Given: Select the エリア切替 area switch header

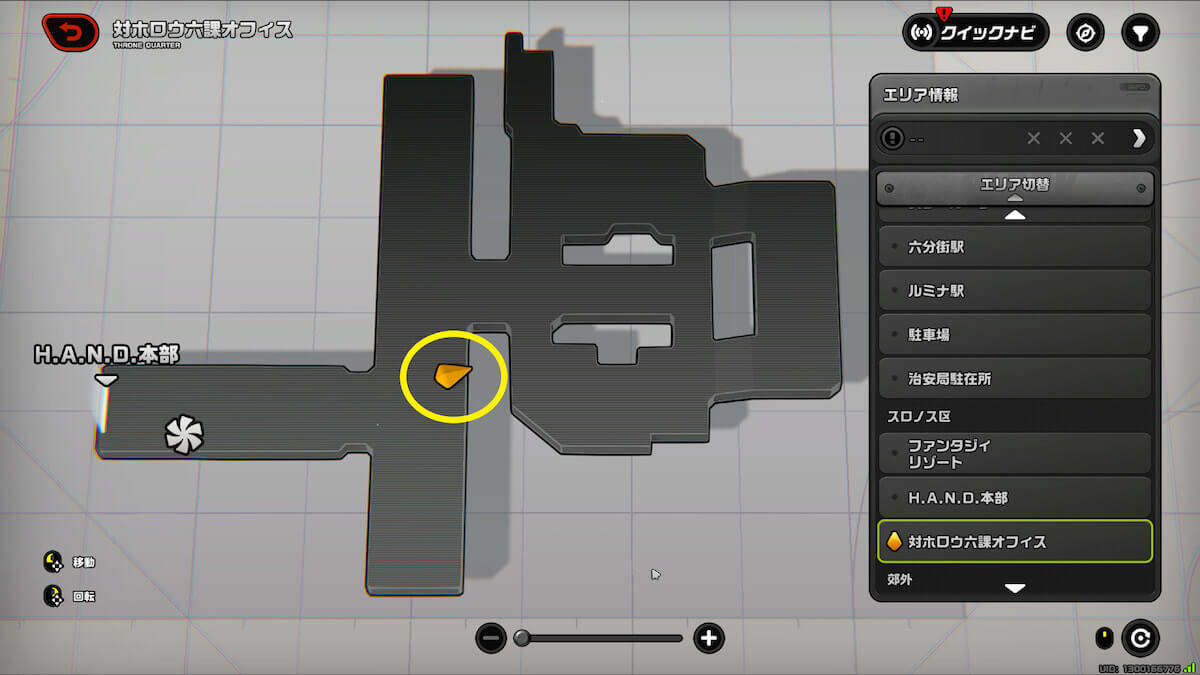Looking at the screenshot, I should [x=1014, y=186].
